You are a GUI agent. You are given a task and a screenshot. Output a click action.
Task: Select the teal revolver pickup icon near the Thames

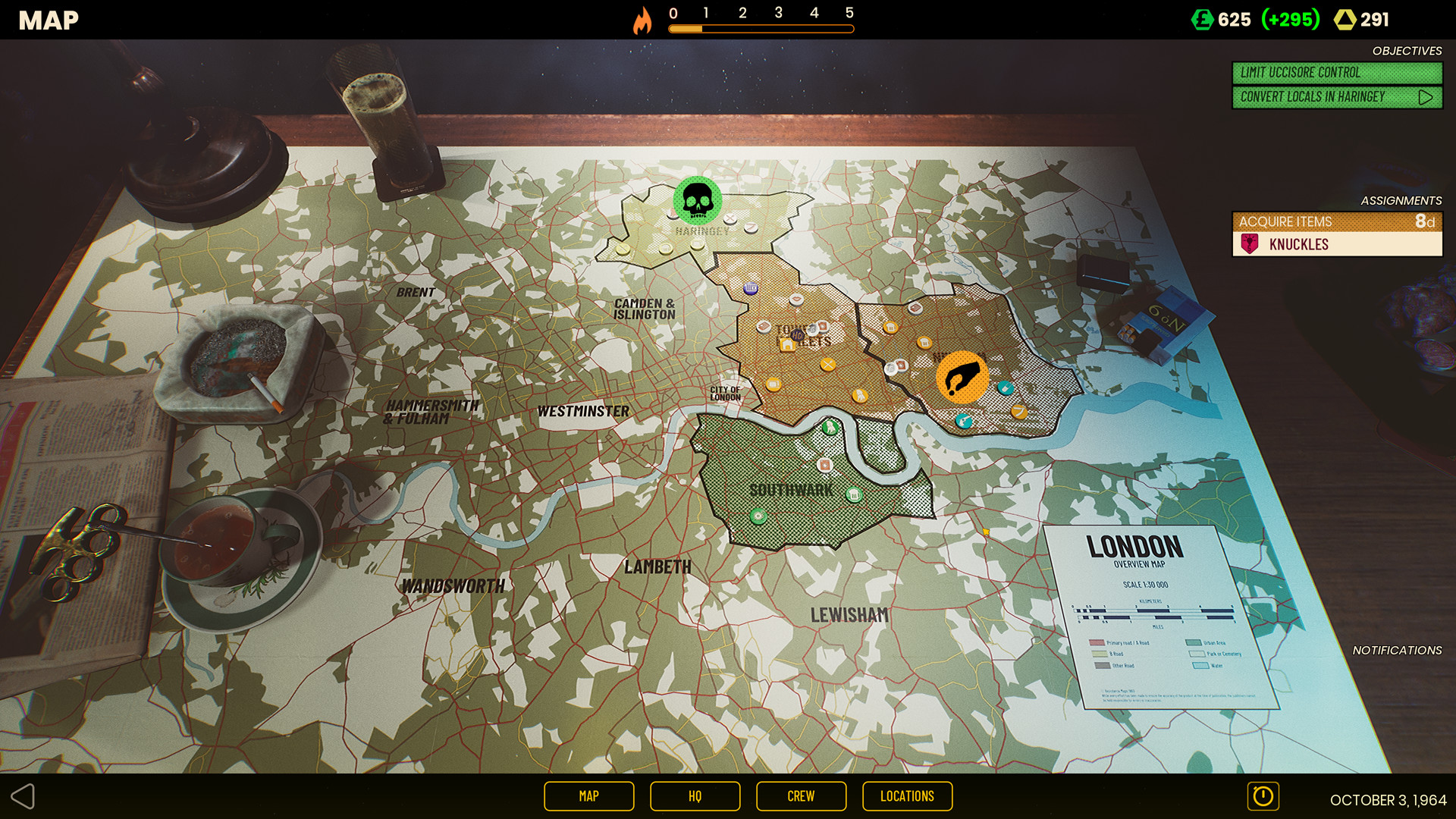[963, 422]
